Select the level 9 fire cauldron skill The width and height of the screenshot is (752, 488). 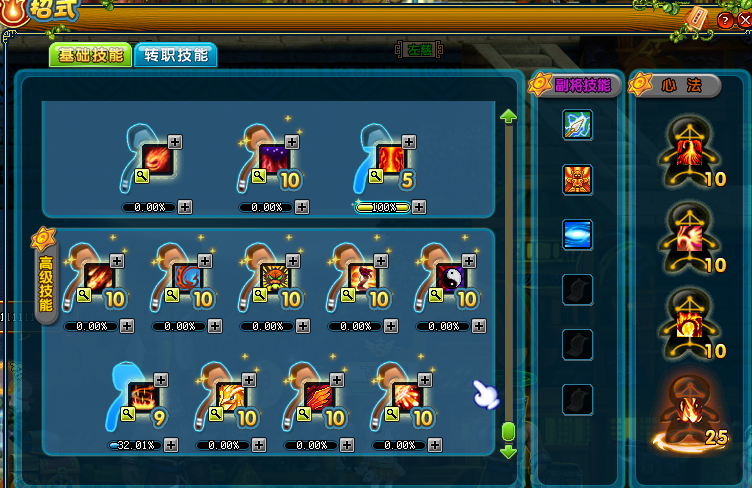(x=140, y=395)
